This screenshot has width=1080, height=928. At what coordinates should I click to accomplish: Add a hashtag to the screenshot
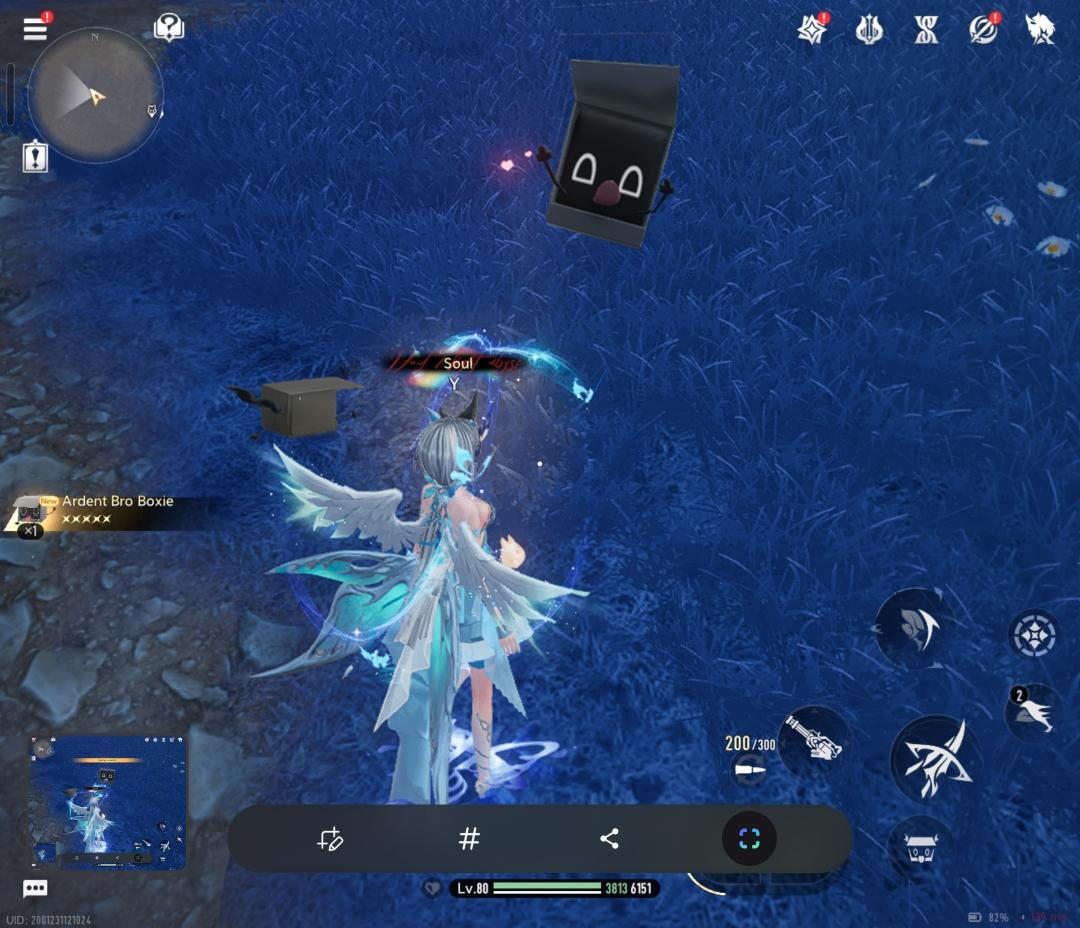[x=469, y=839]
